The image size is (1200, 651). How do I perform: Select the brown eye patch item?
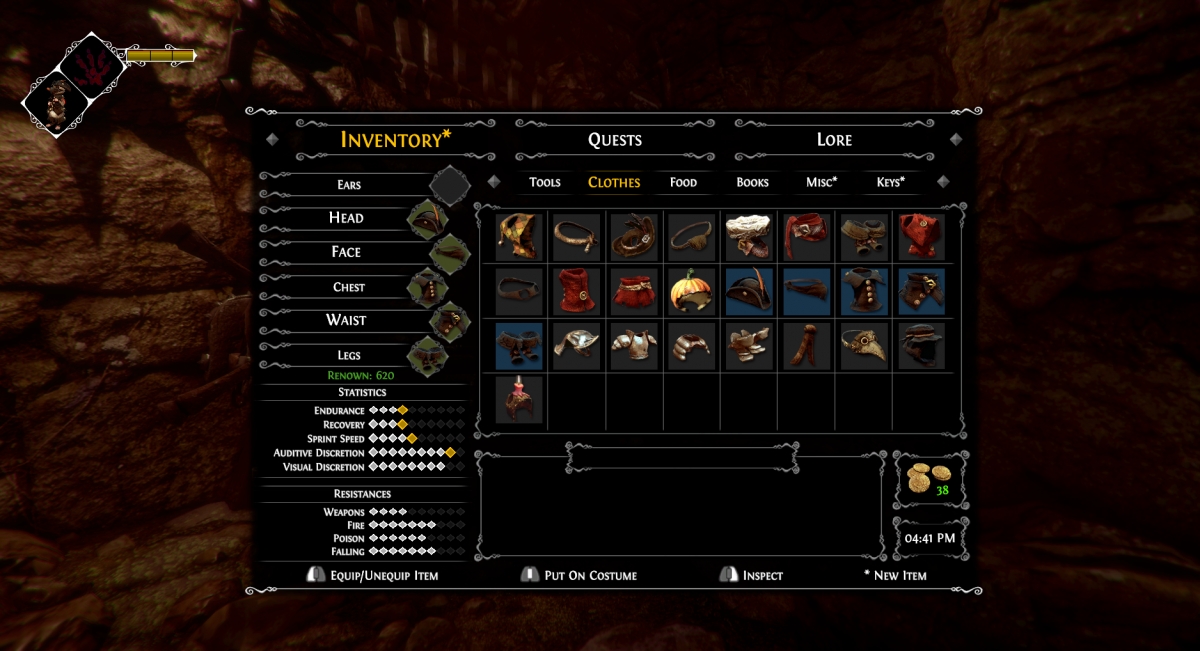[691, 237]
